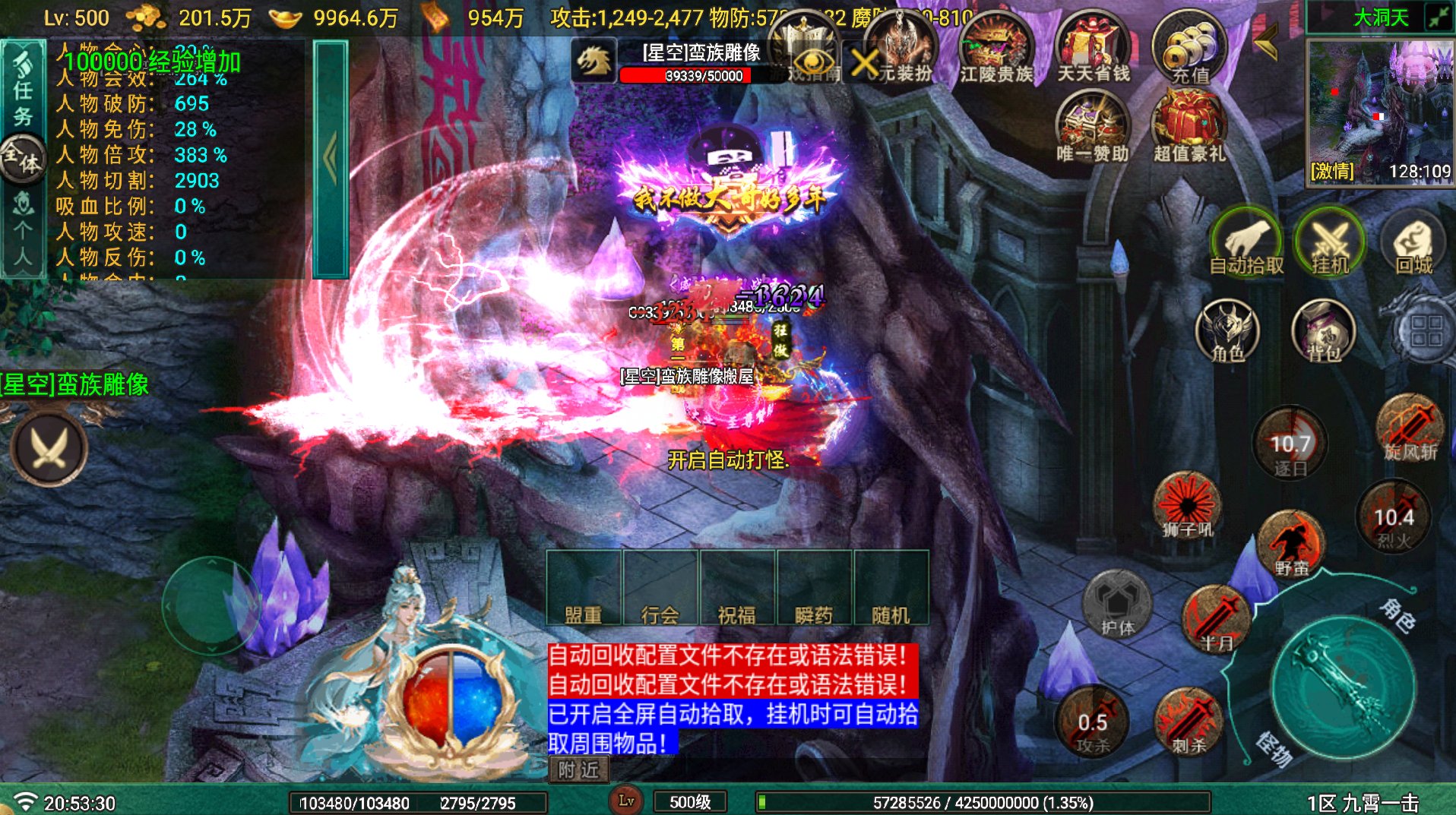Switch task view to 全体 mode
This screenshot has width=1456, height=815.
23,157
